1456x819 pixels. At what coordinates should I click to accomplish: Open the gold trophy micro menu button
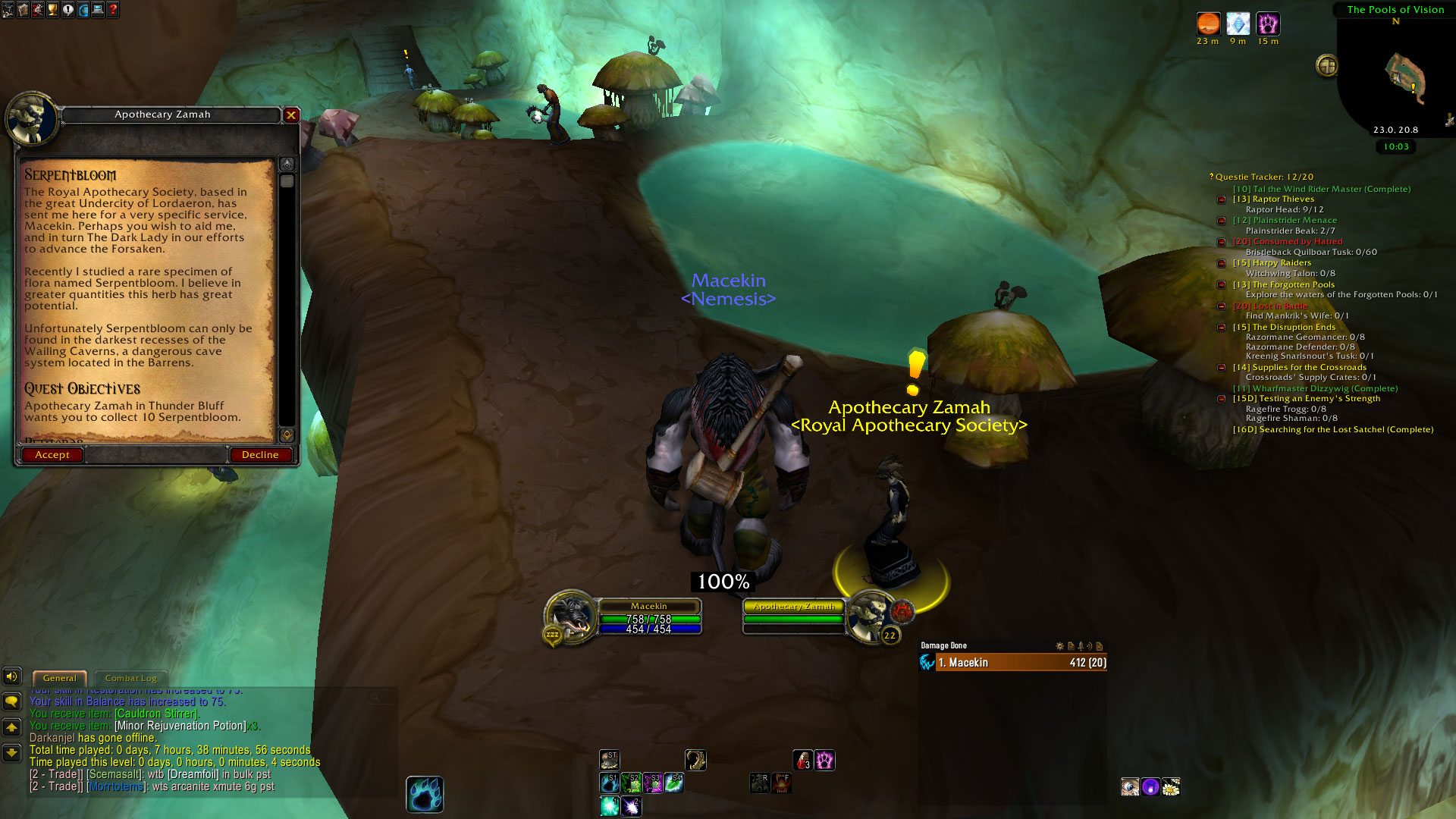[52, 10]
